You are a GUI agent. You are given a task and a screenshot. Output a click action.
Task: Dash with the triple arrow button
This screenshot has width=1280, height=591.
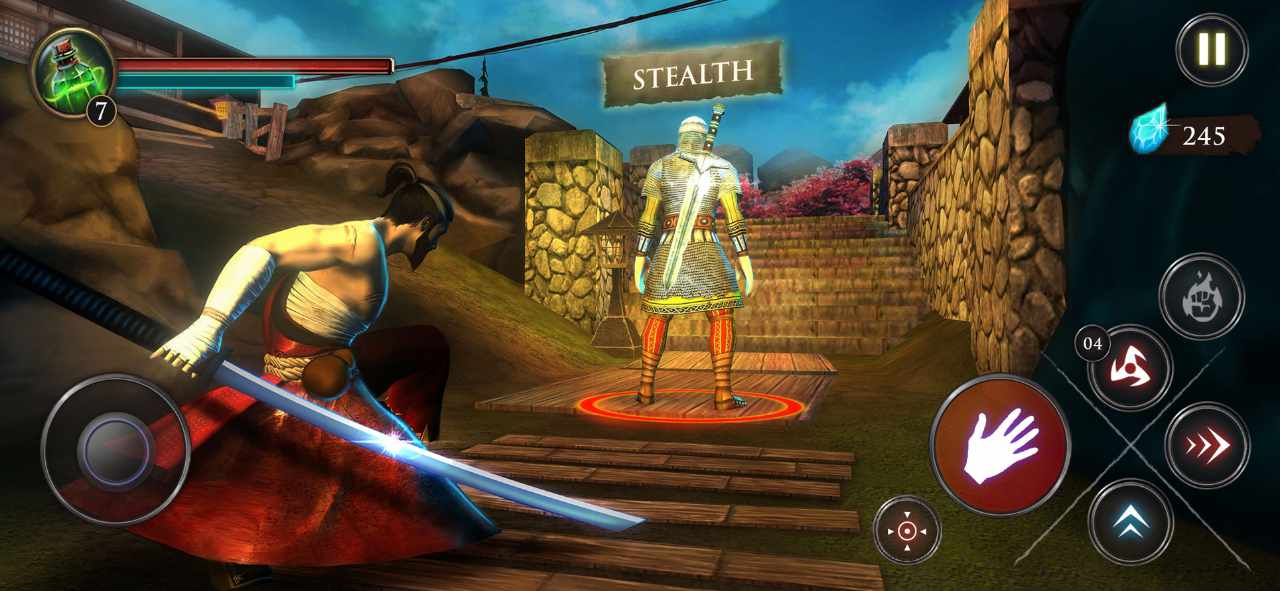pos(1207,445)
